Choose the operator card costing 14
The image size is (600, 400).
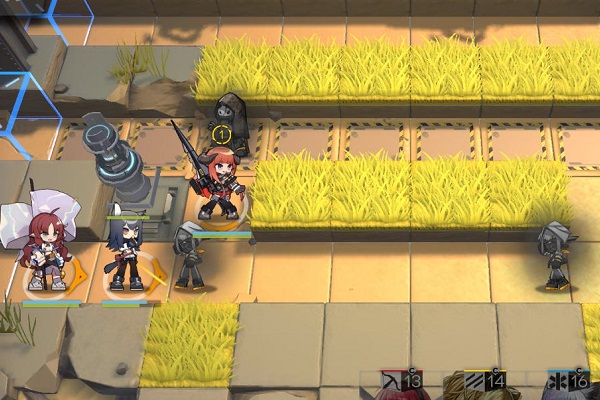(483, 384)
